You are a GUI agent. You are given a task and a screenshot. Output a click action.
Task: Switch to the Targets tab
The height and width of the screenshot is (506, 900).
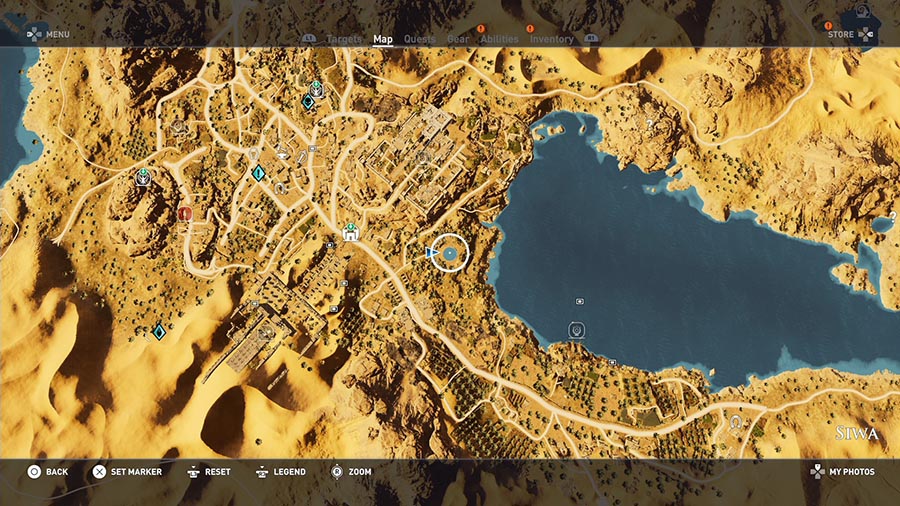point(344,40)
